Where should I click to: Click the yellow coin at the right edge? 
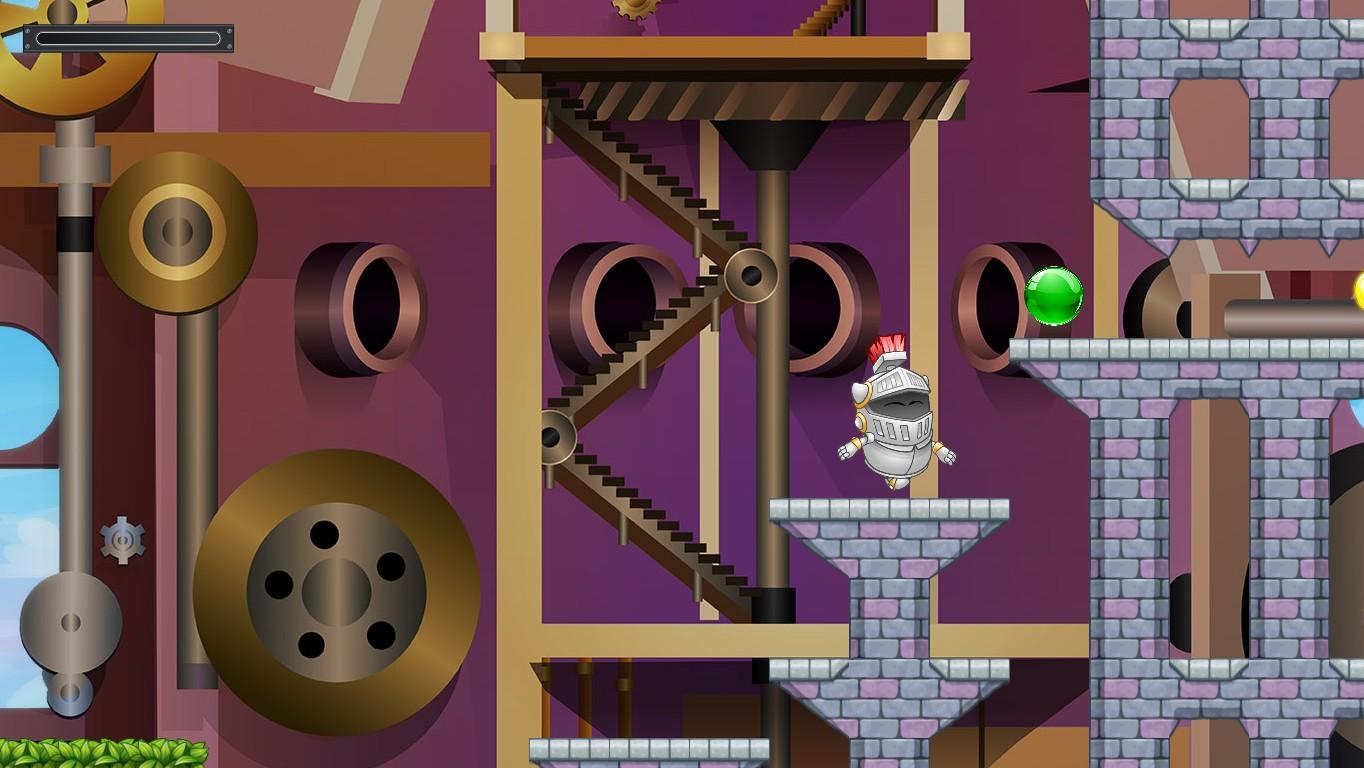click(x=1358, y=292)
